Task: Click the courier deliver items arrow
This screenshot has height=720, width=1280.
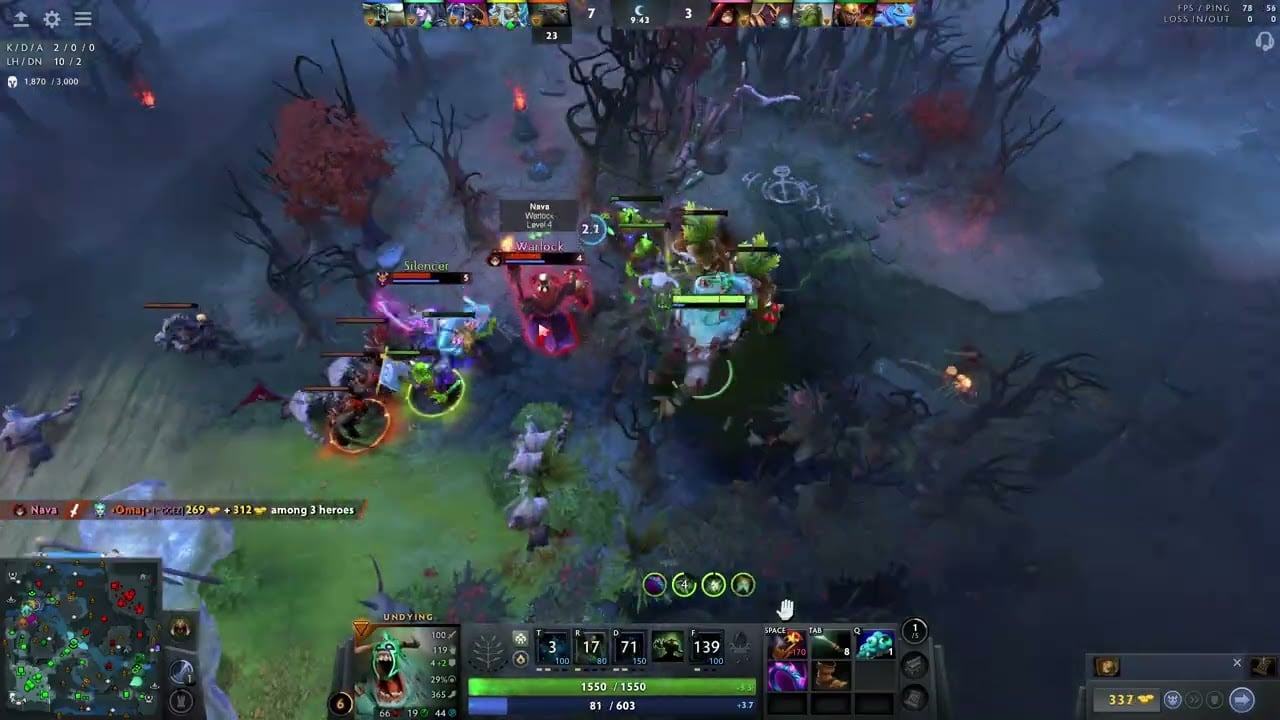Action: pos(1241,700)
